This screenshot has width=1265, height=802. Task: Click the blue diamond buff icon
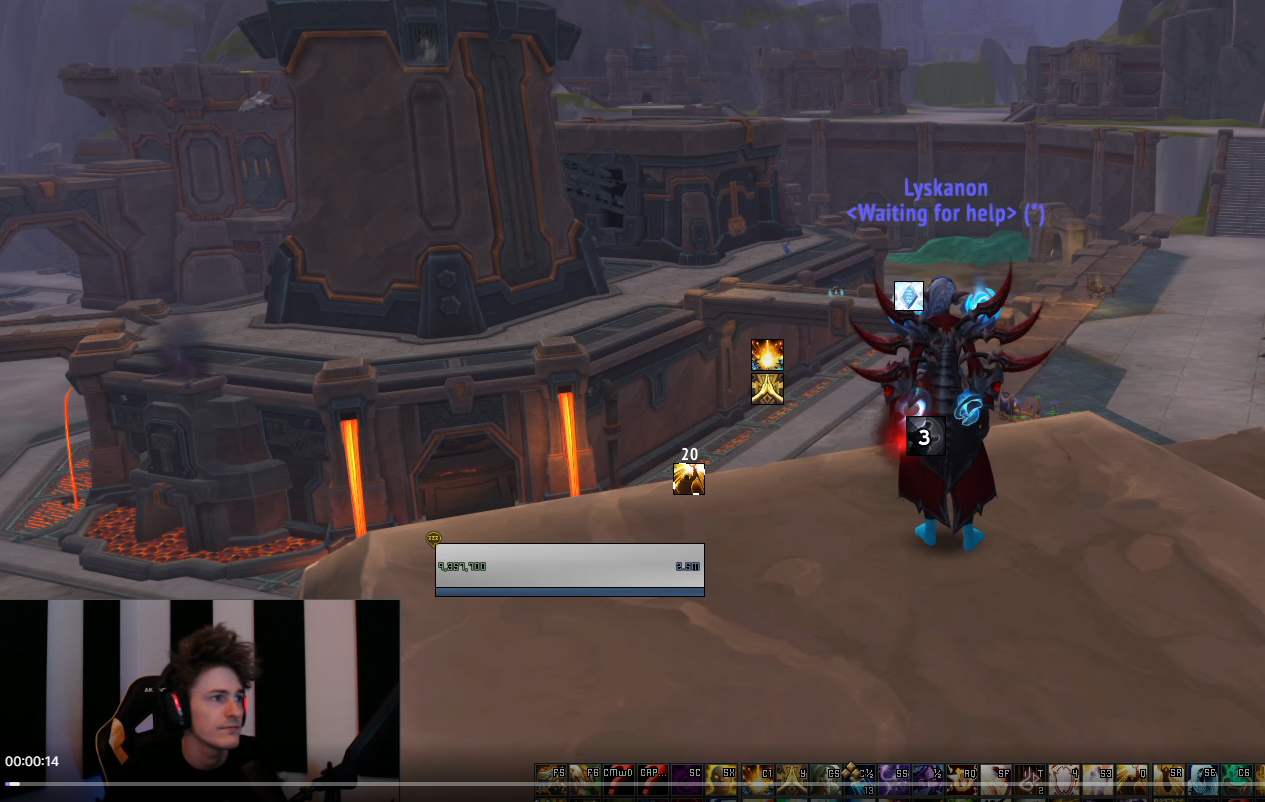click(908, 296)
